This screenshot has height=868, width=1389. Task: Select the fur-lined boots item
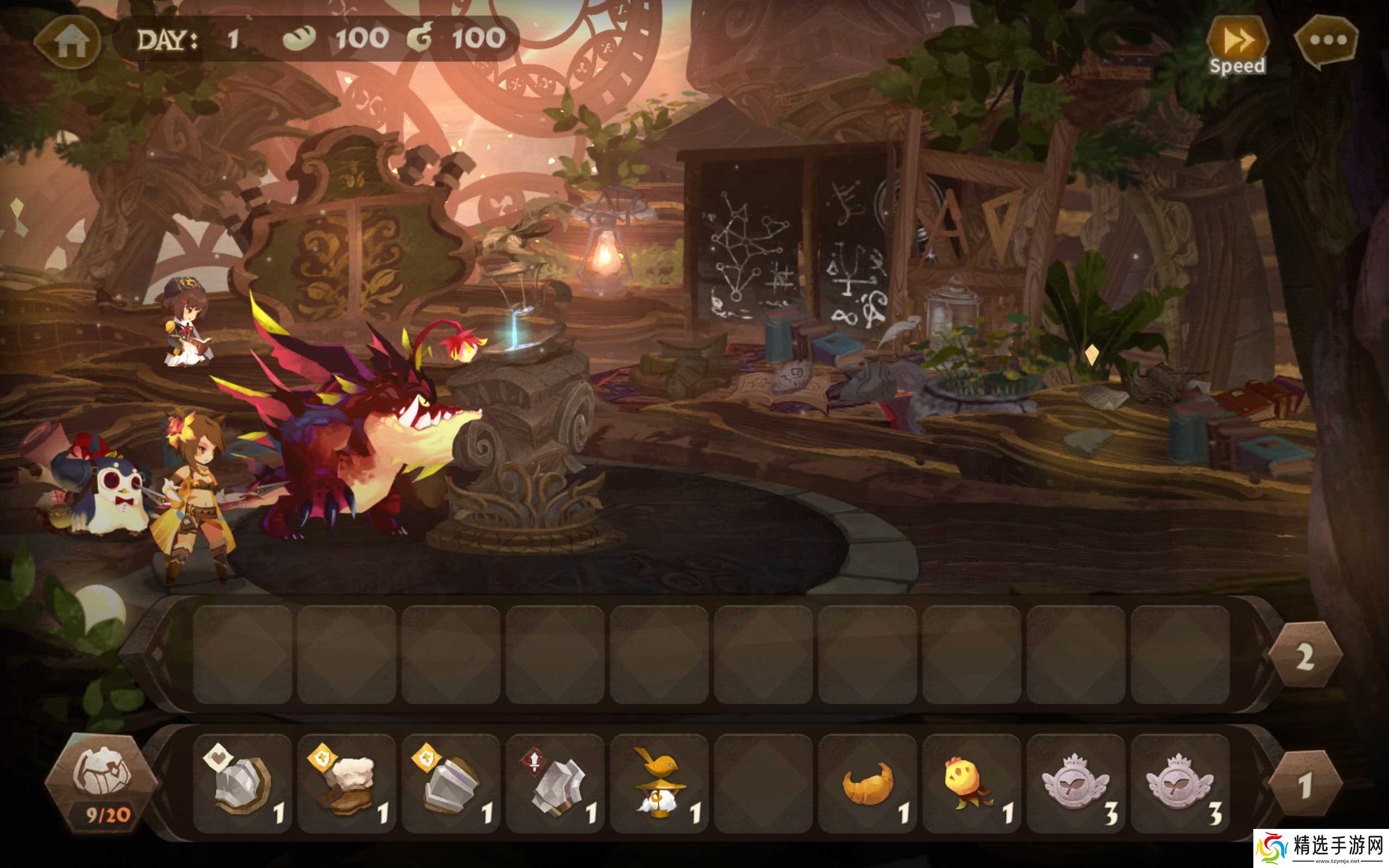coord(347,783)
